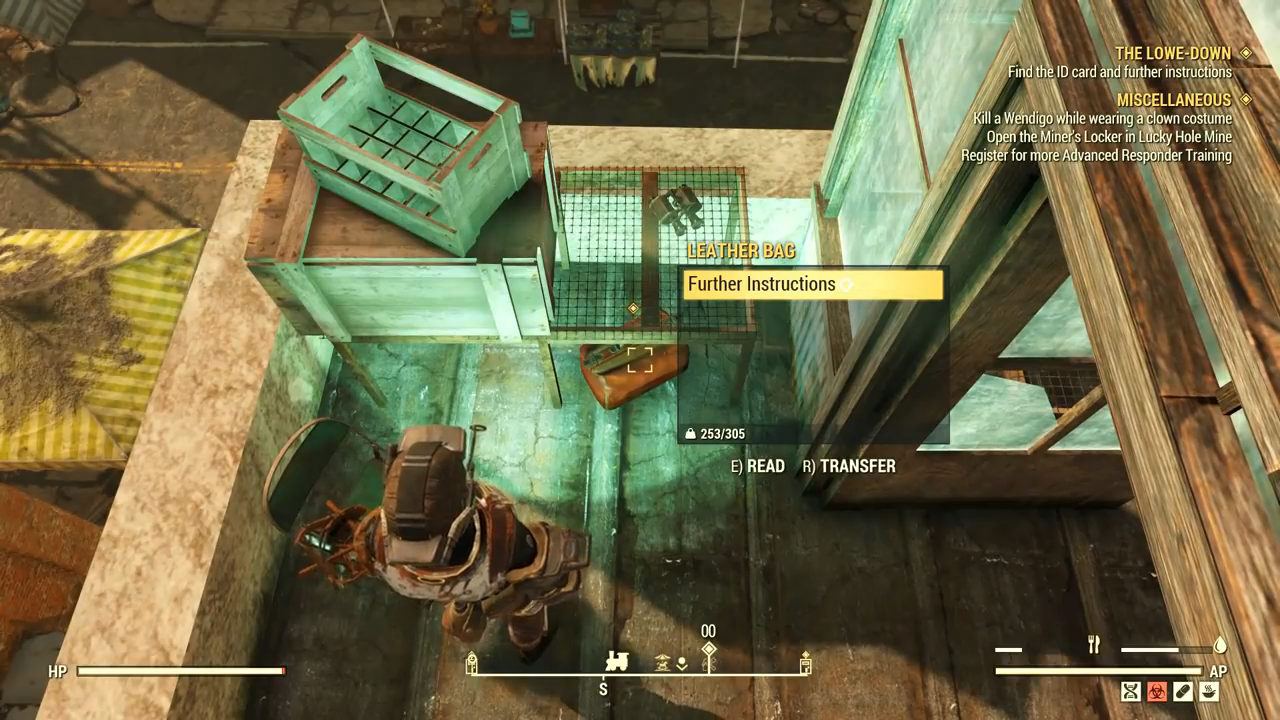Click the train station compass marker
This screenshot has width=1280, height=720.
(x=618, y=662)
